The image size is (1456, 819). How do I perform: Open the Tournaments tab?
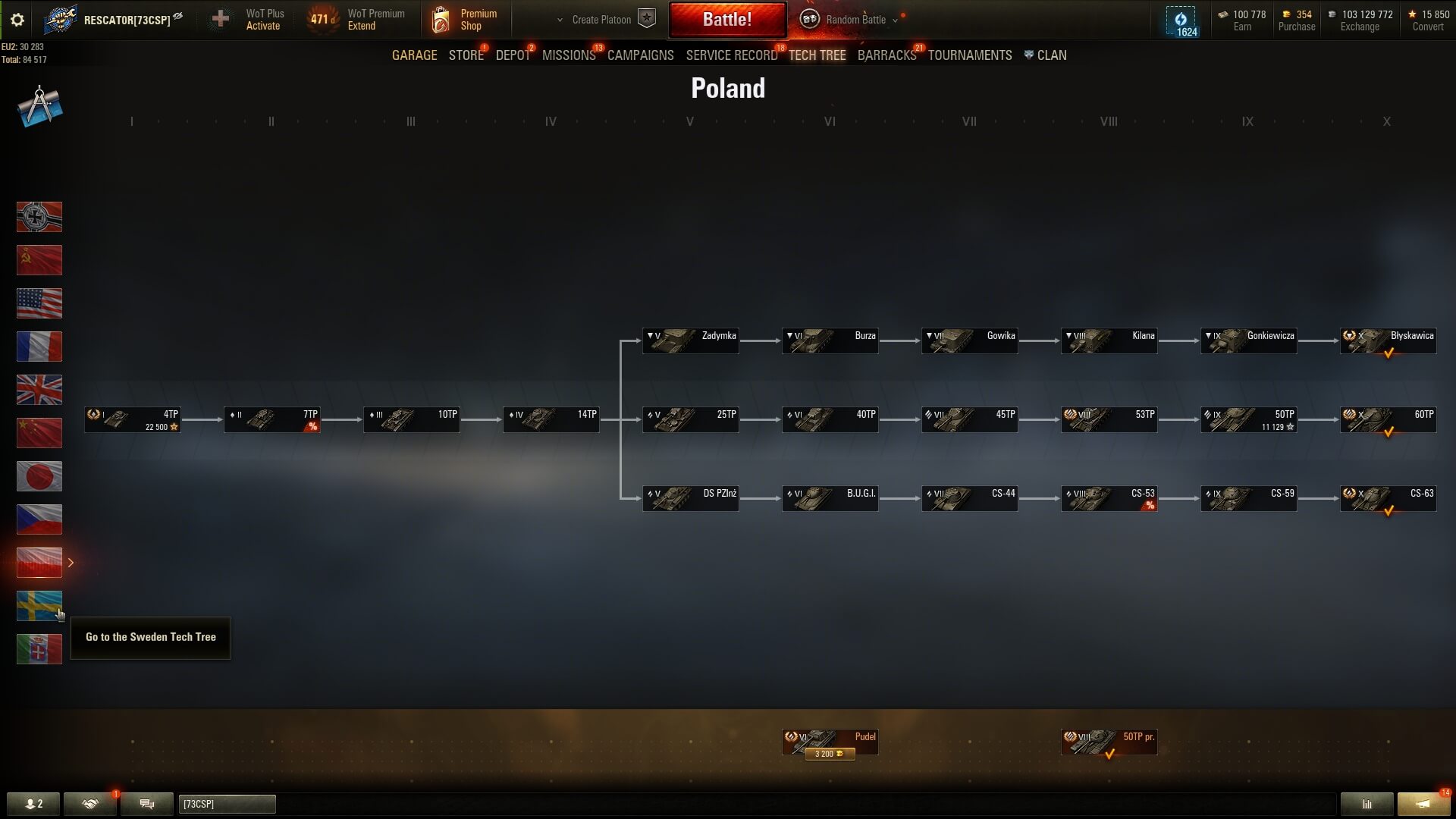pos(969,55)
